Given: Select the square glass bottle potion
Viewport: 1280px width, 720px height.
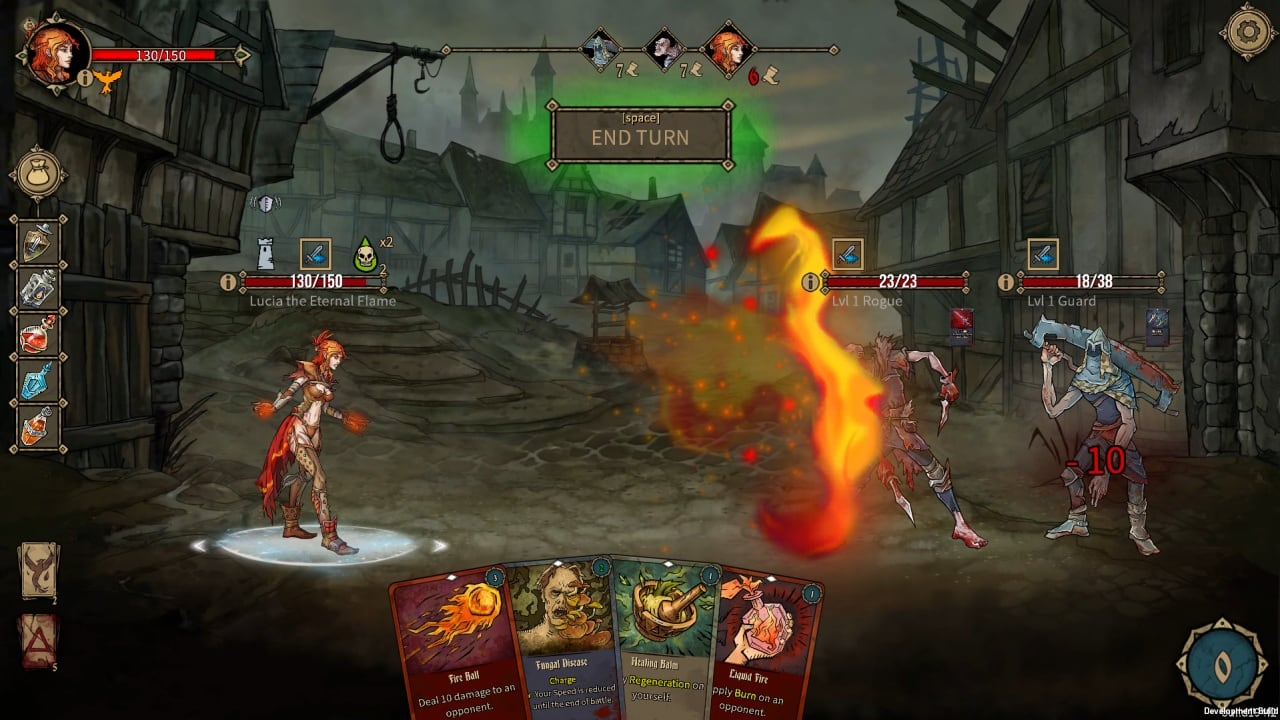Looking at the screenshot, I should [x=39, y=288].
